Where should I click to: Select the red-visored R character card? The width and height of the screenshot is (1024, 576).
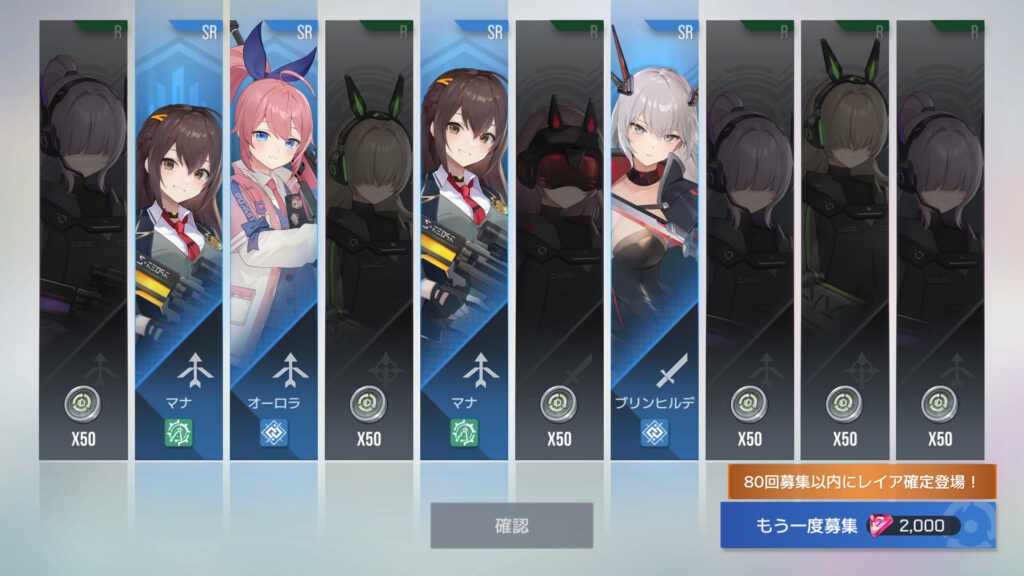559,240
